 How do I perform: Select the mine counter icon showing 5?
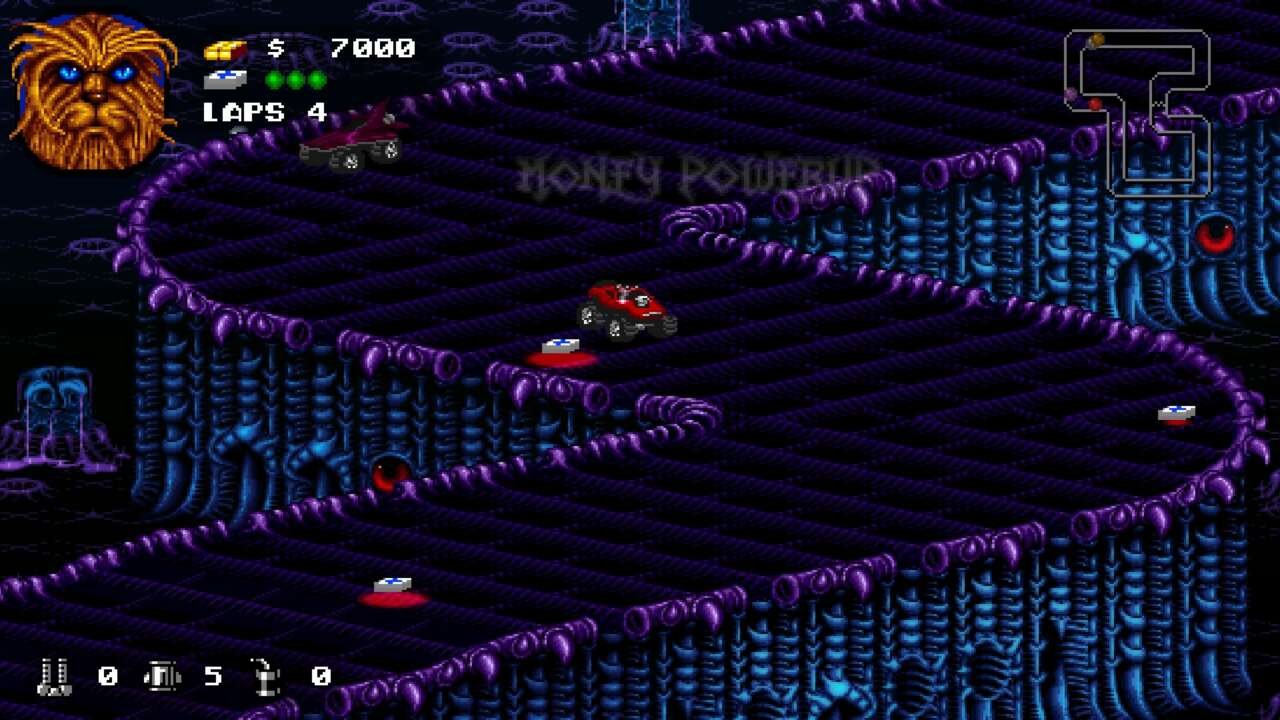click(x=163, y=677)
